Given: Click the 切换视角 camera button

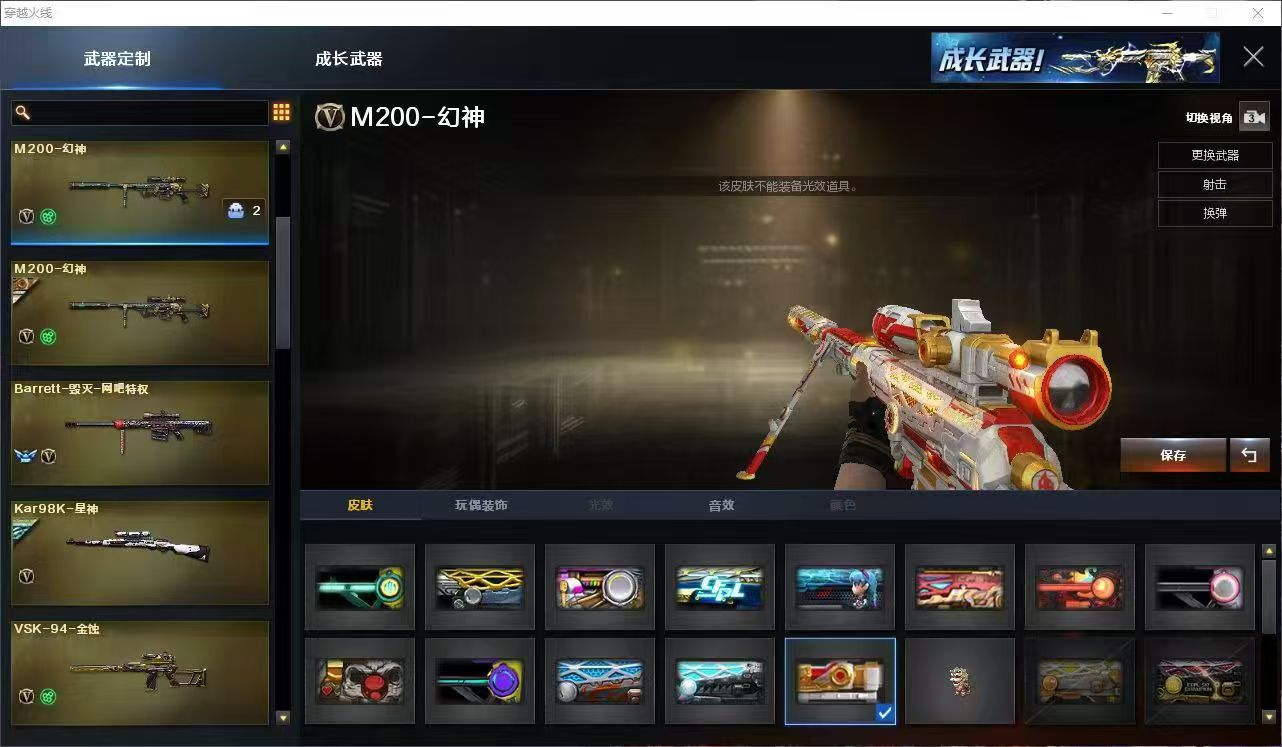Looking at the screenshot, I should [1254, 117].
